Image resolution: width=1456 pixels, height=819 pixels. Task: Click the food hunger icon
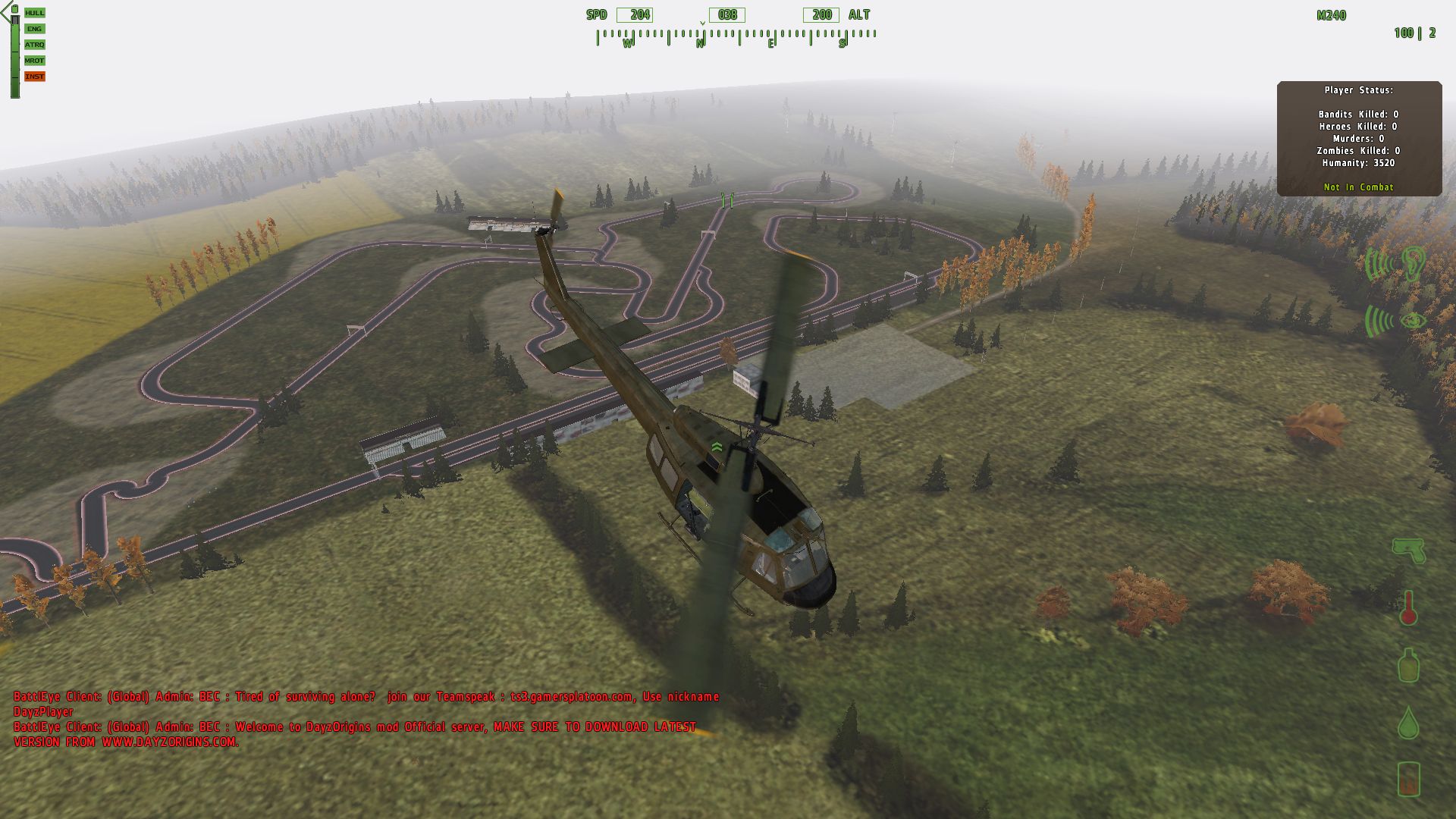click(1408, 779)
